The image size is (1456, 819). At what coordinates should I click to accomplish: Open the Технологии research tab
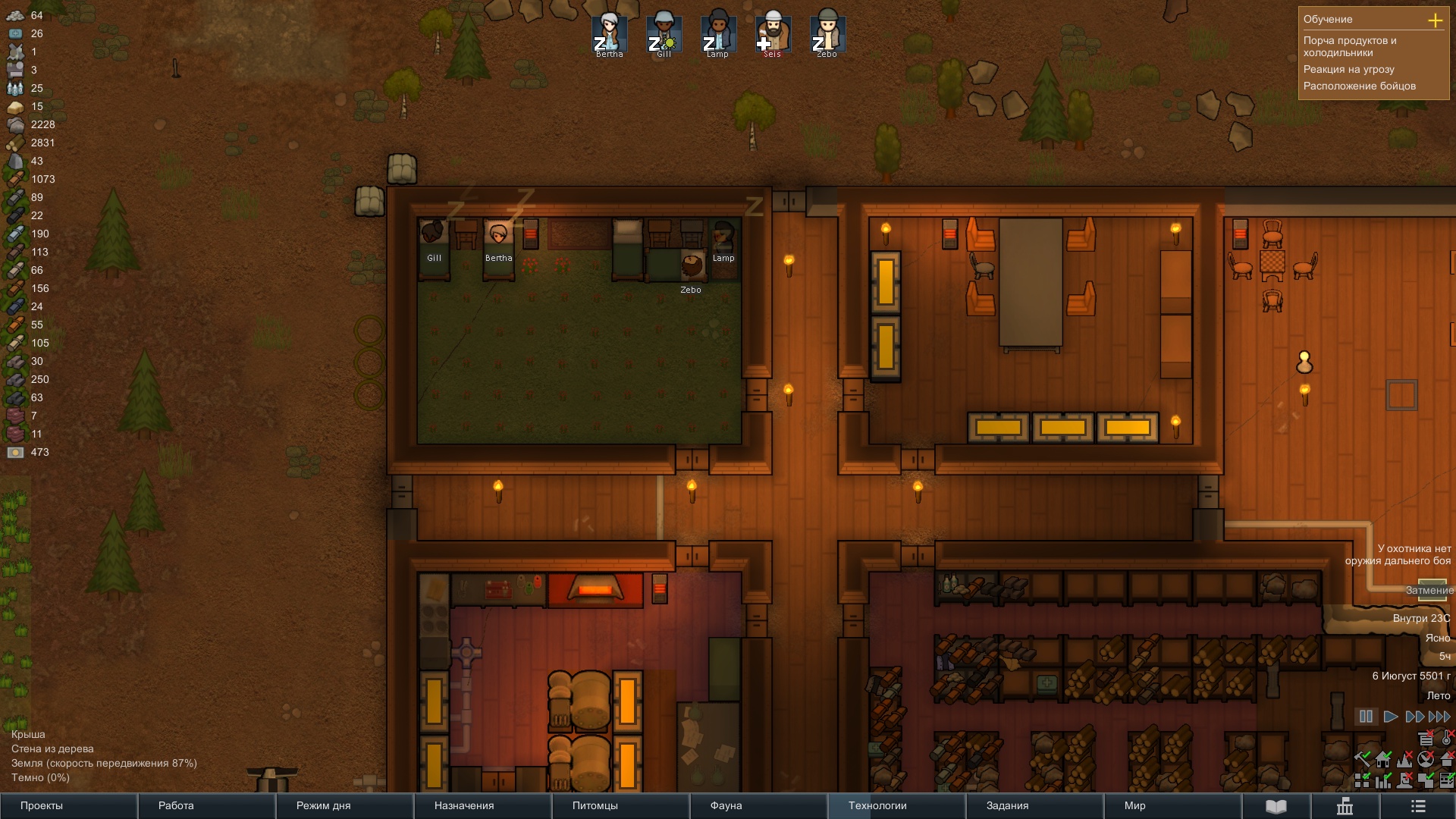(896, 805)
